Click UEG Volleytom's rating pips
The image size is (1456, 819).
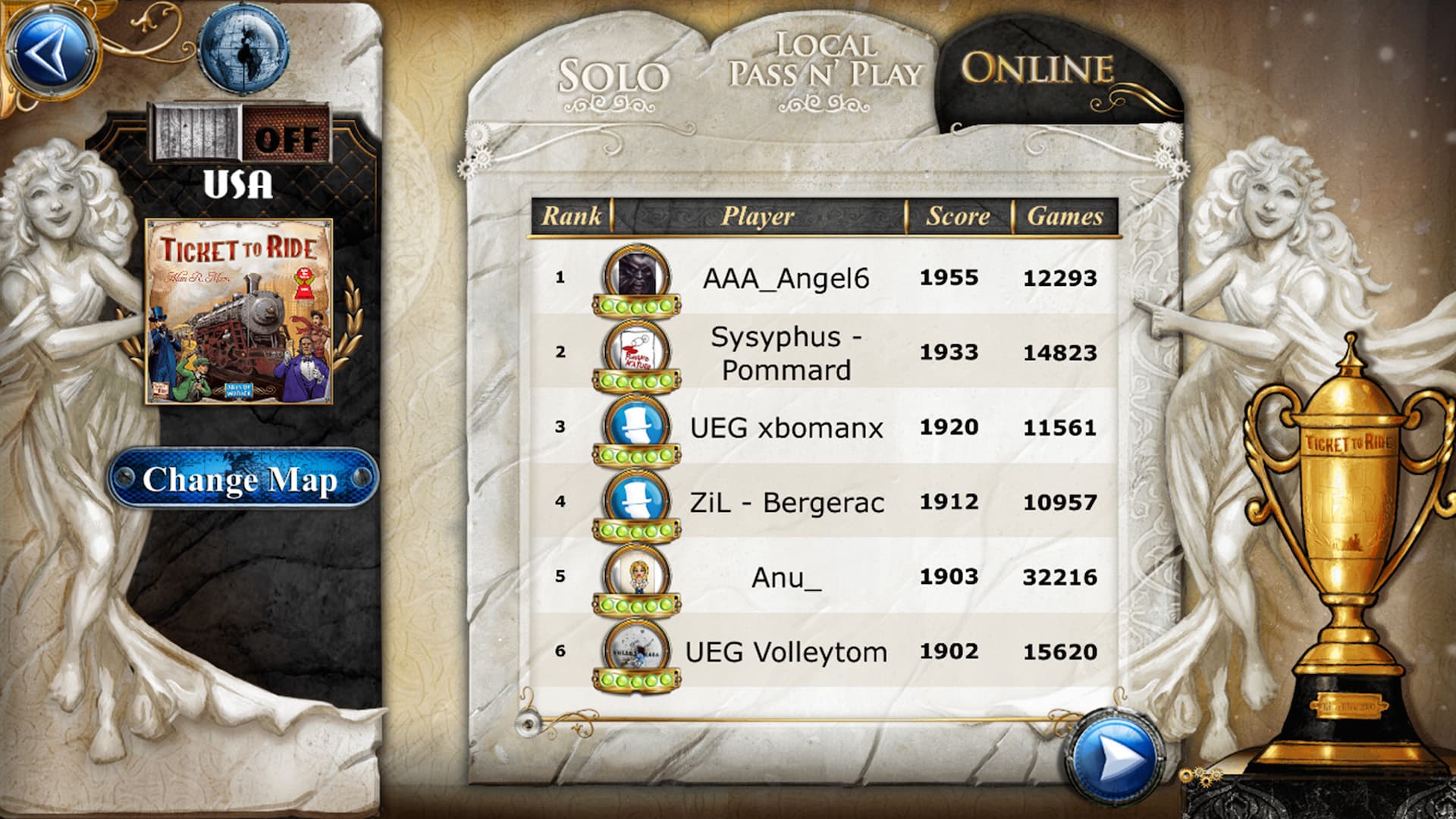pos(635,680)
